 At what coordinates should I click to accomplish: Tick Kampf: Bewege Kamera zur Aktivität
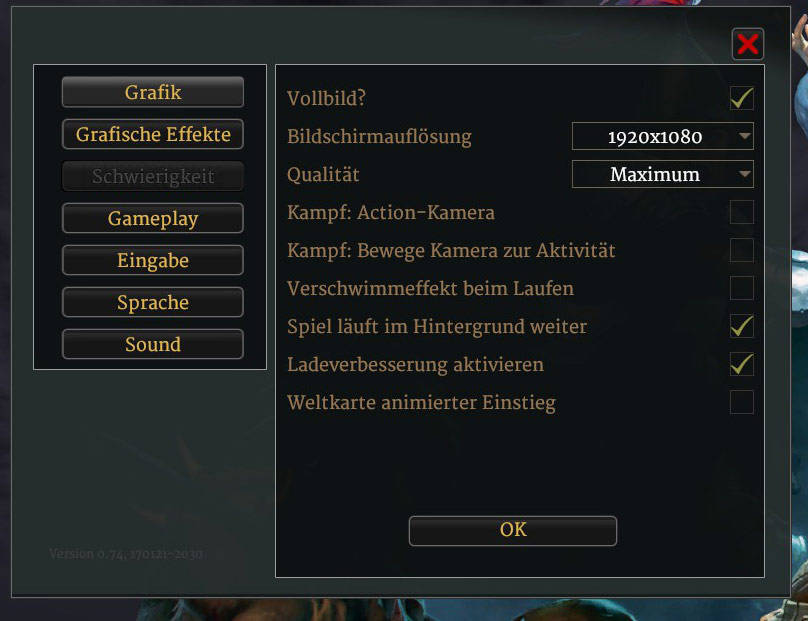[x=741, y=250]
